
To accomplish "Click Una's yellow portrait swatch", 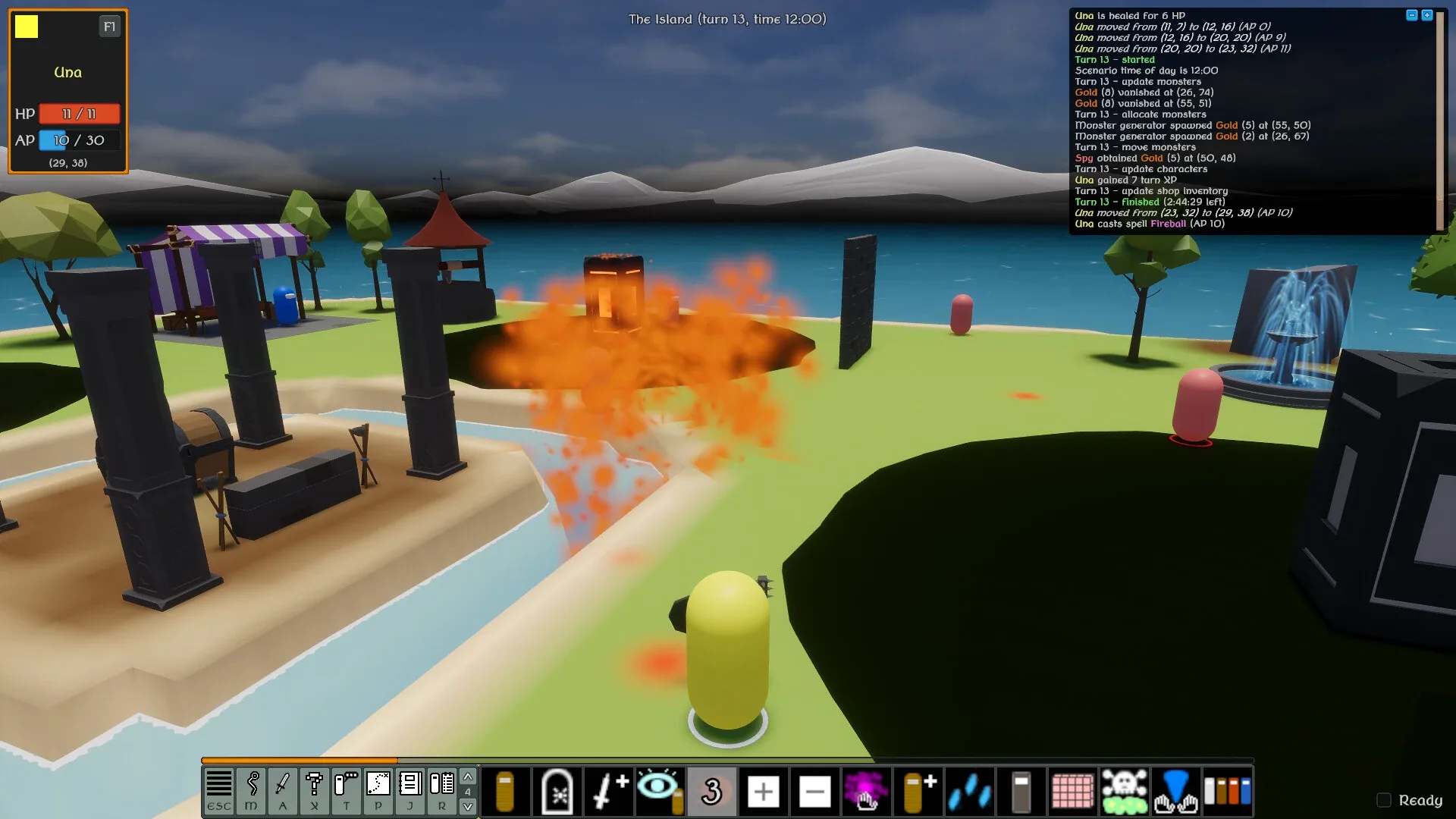I will click(x=27, y=27).
